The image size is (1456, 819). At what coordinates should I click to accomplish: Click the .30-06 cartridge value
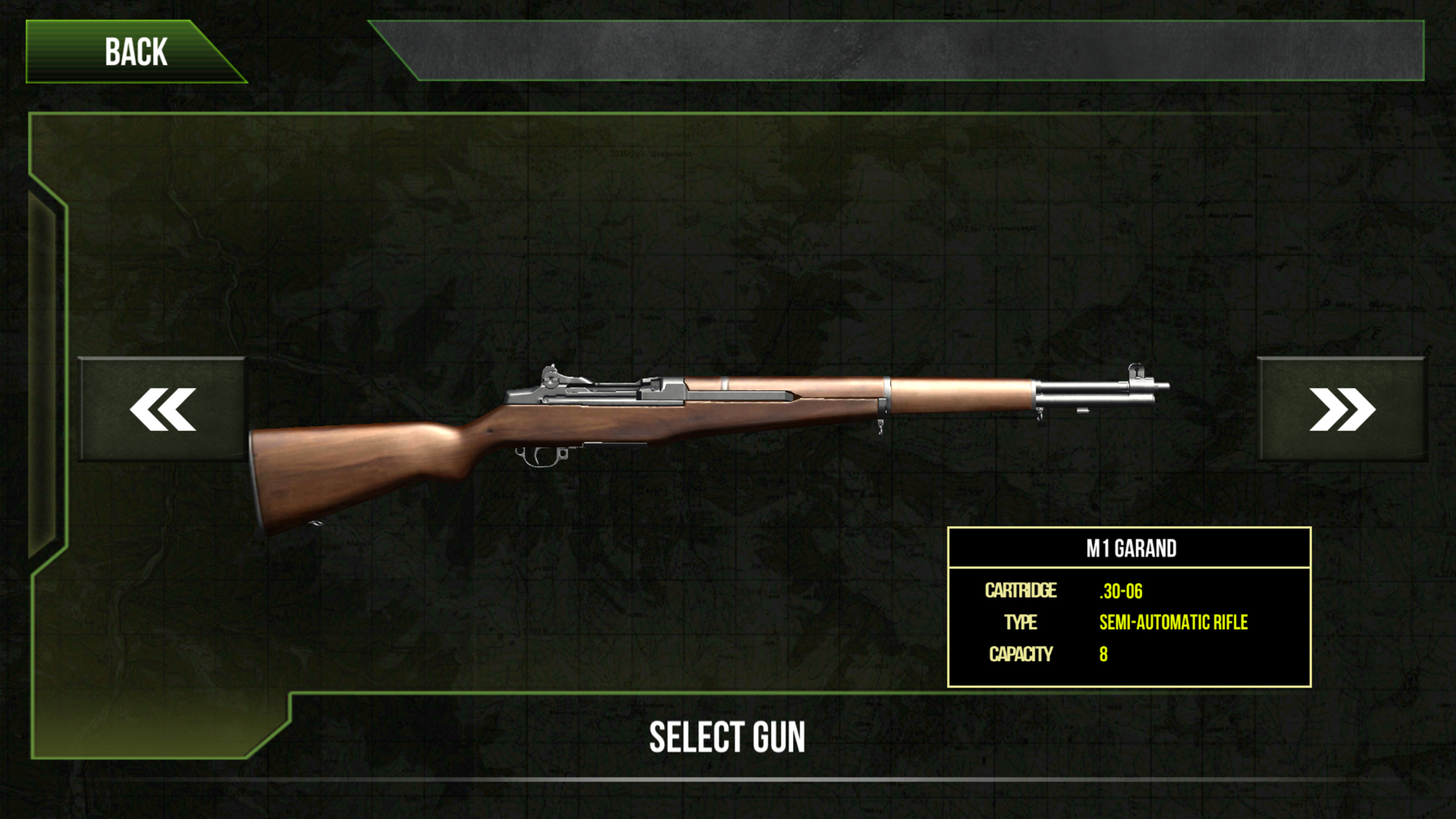tap(1121, 591)
